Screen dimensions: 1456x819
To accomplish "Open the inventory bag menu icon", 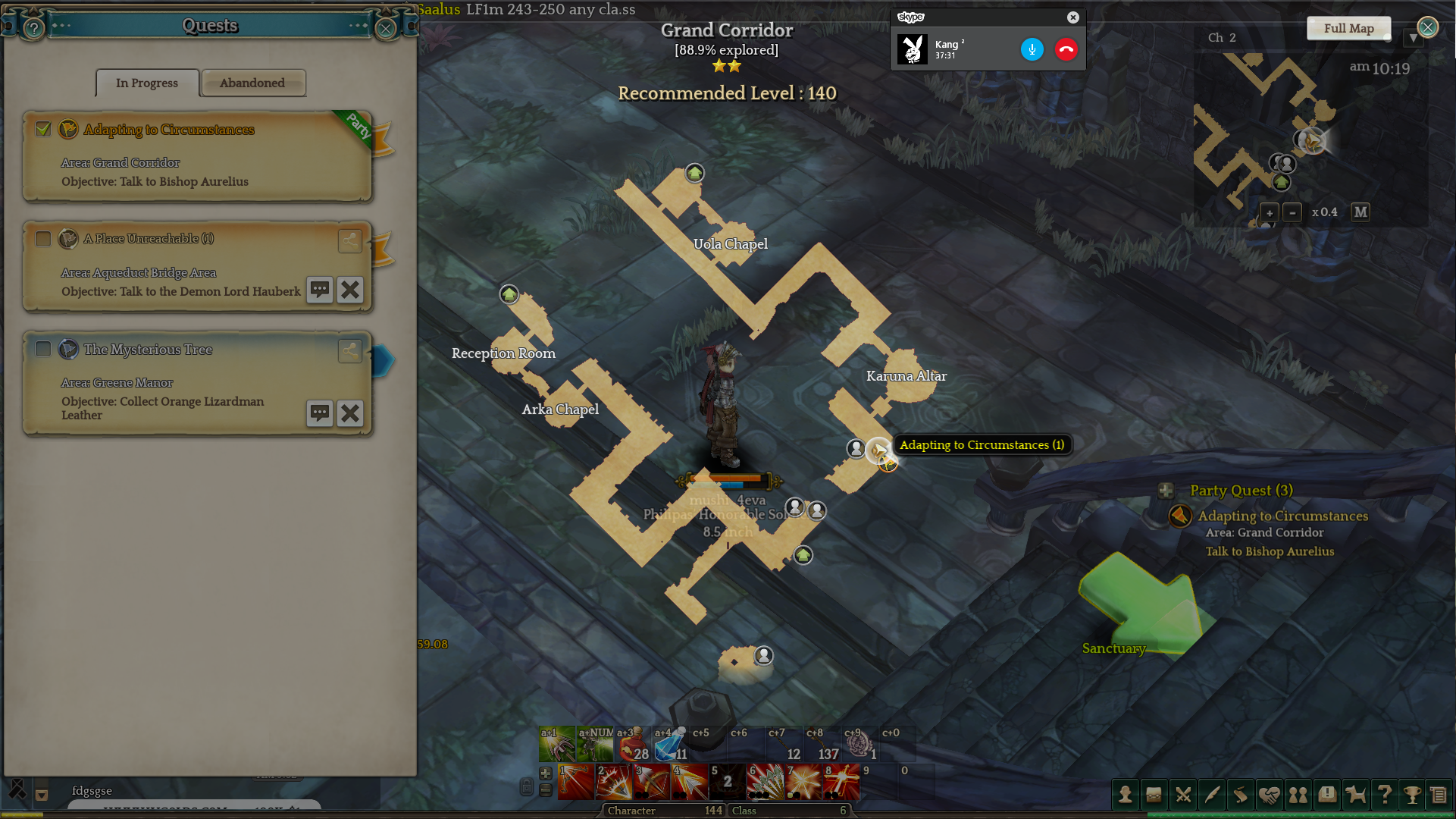I will pyautogui.click(x=1154, y=794).
